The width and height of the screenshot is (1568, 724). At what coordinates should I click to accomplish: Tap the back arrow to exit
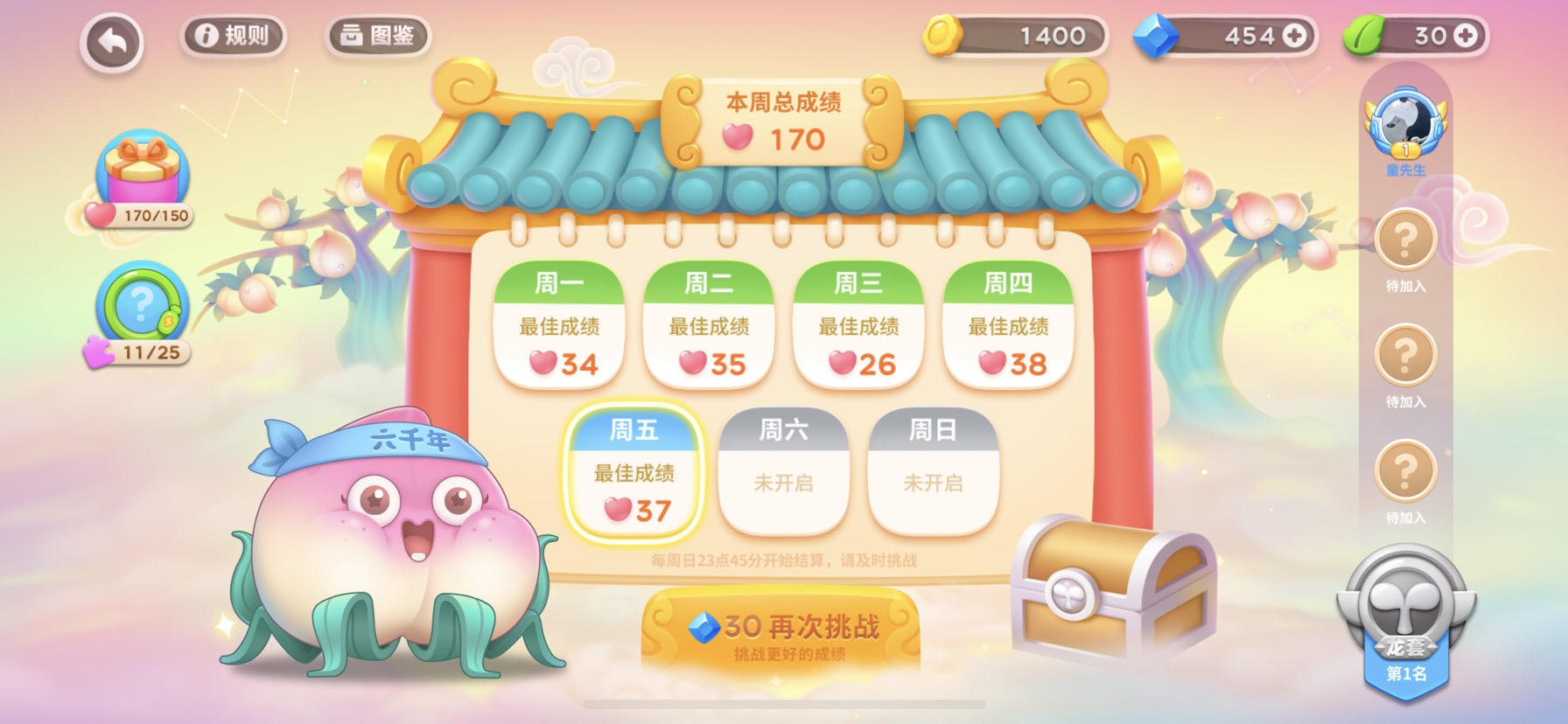[x=111, y=38]
